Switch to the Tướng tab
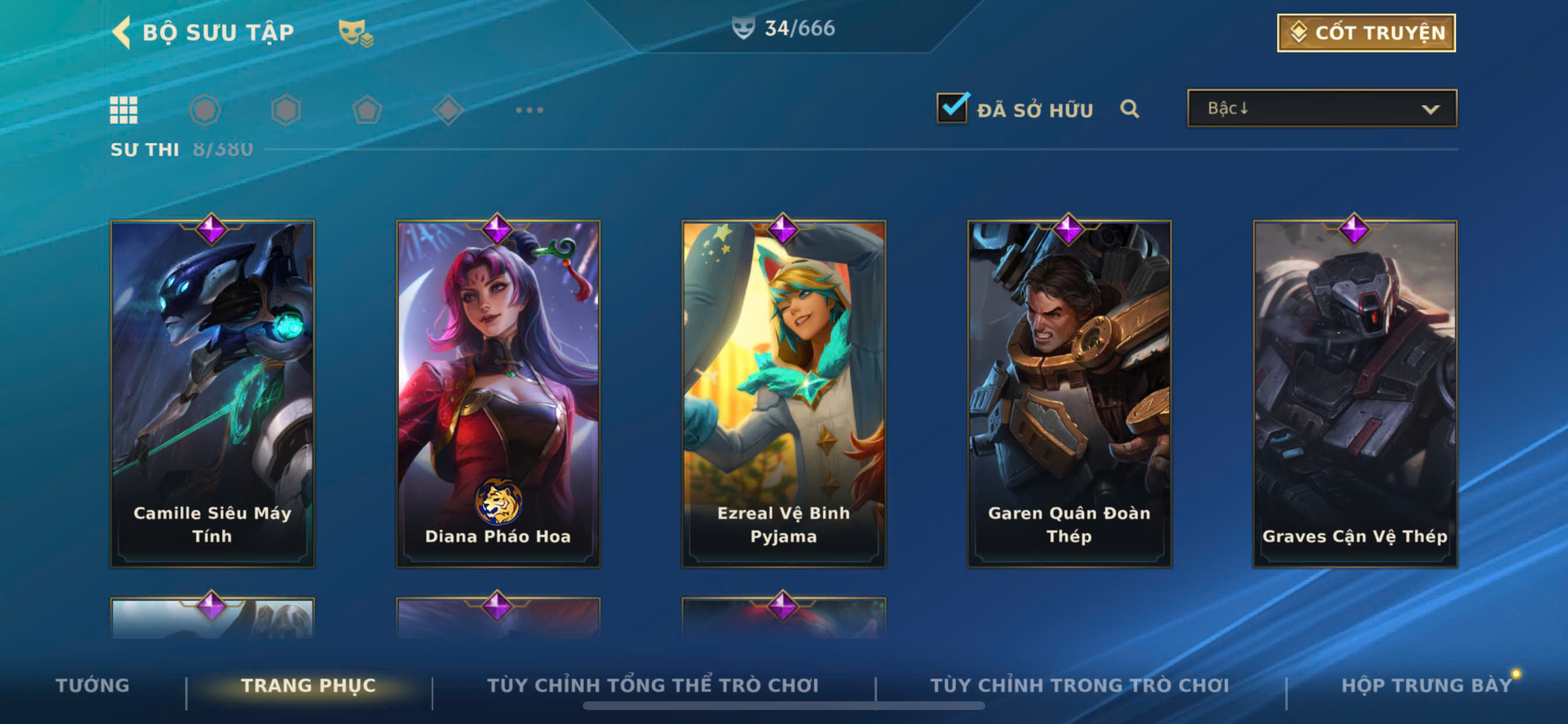1568x724 pixels. click(93, 685)
